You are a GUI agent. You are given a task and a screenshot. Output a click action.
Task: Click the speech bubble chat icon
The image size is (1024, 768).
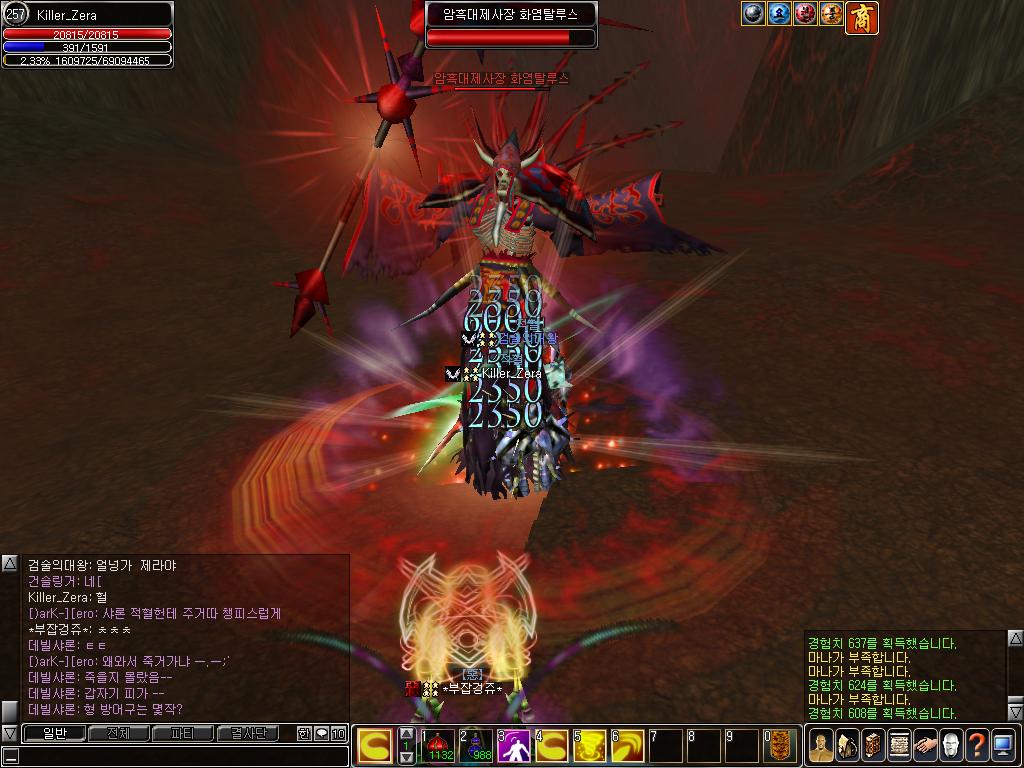tap(321, 733)
